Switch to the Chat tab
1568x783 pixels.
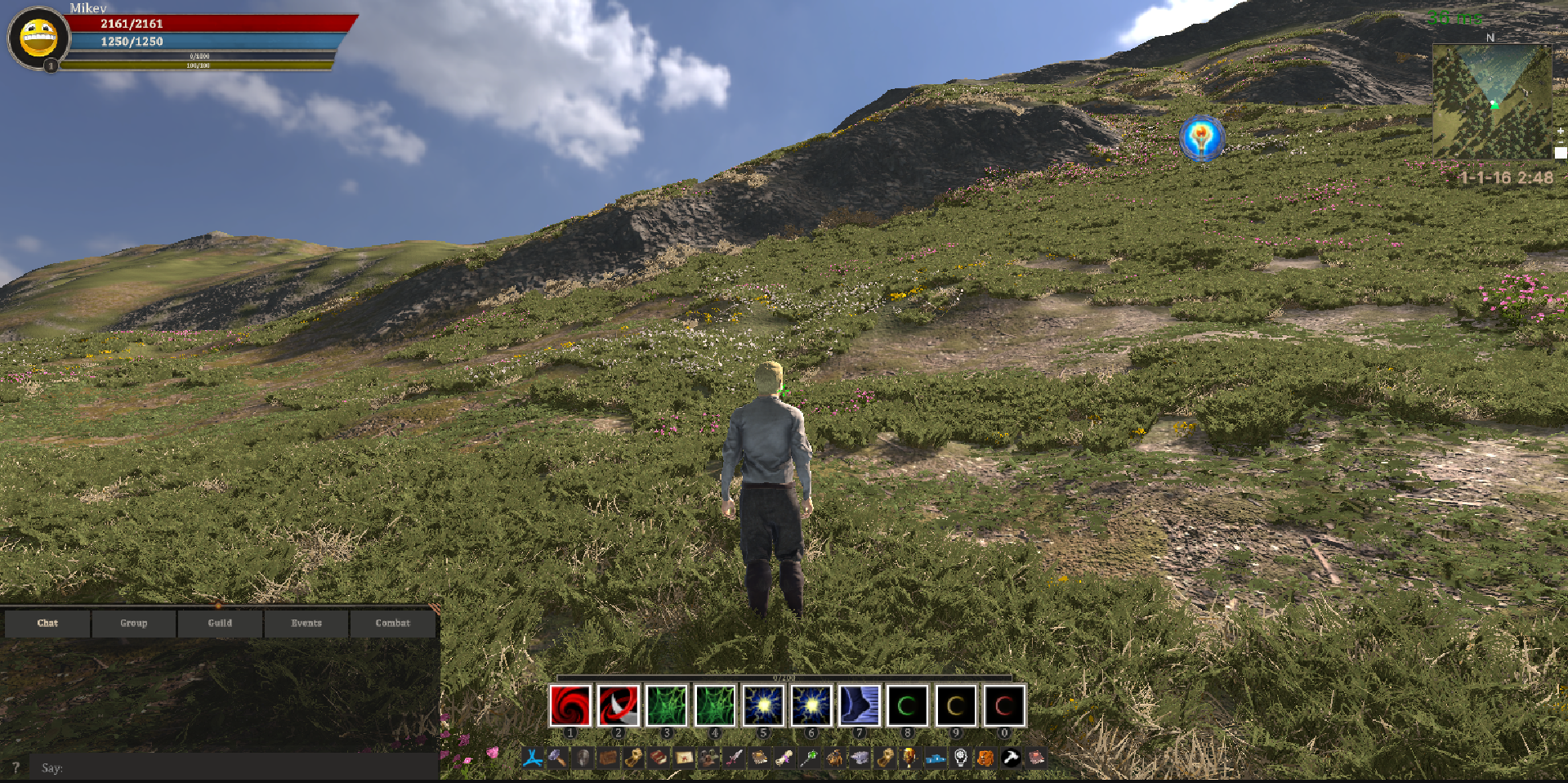[x=47, y=623]
